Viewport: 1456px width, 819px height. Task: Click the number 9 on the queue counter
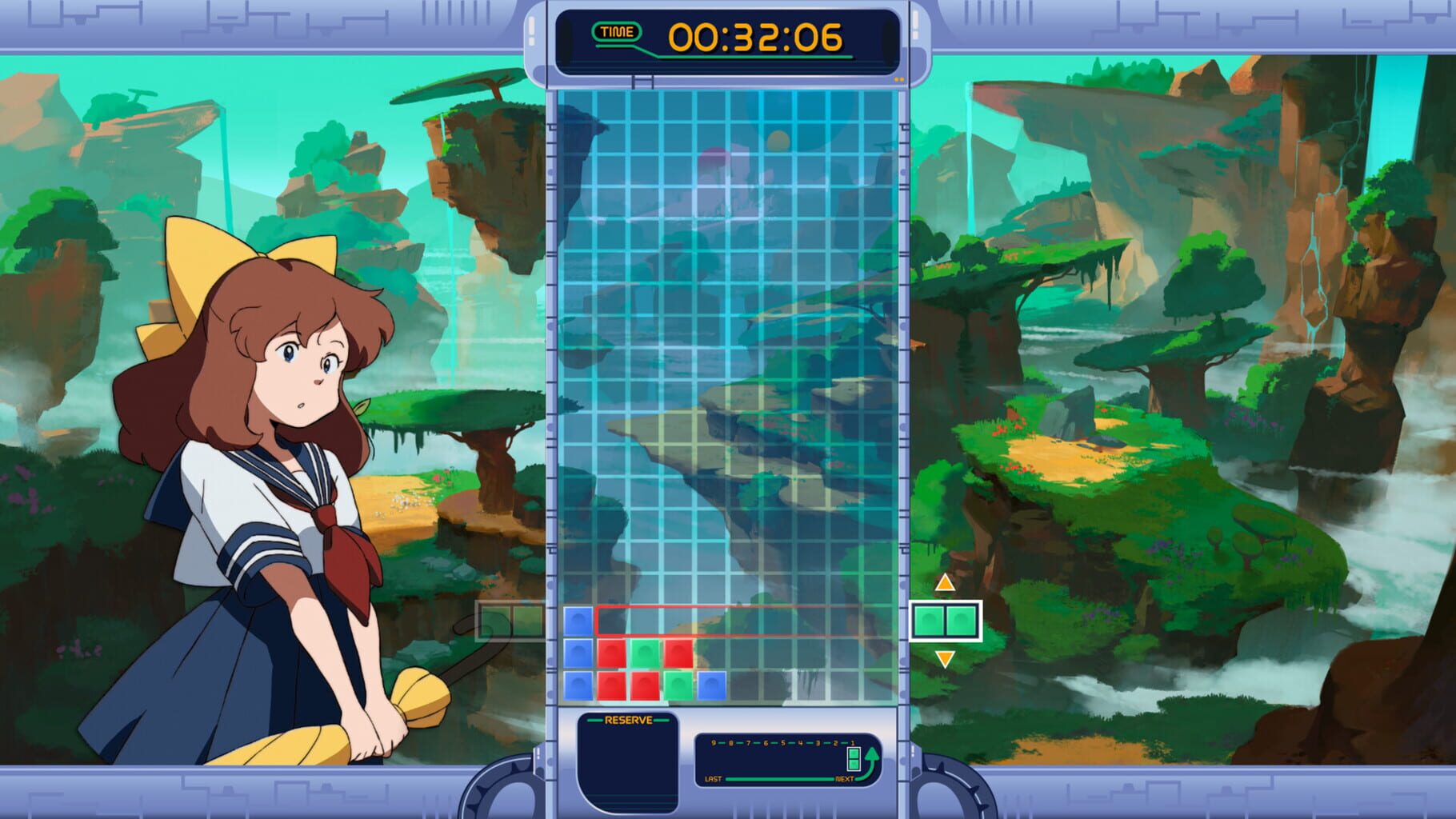click(x=714, y=742)
